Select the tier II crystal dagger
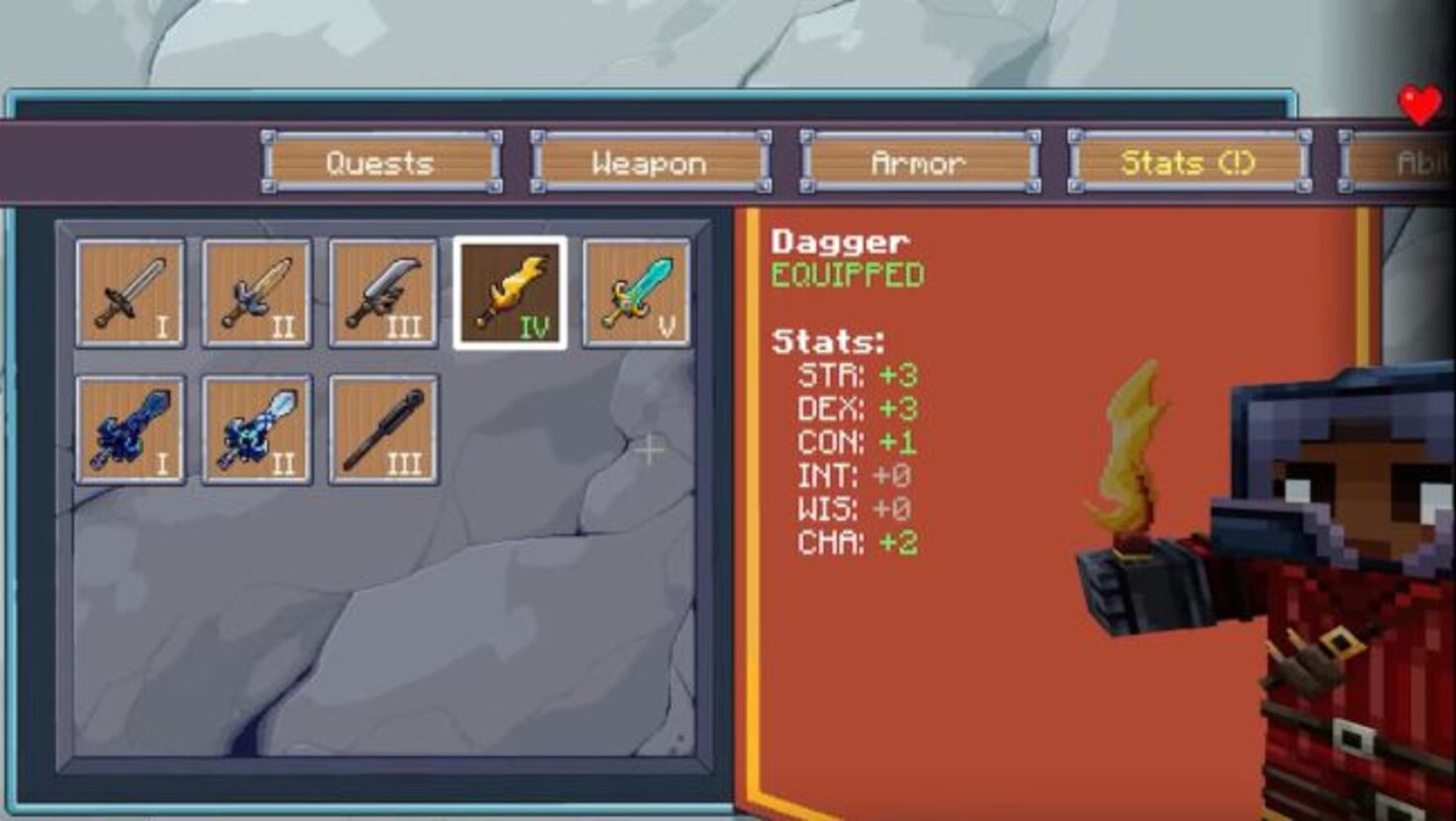The width and height of the screenshot is (1456, 821). click(258, 427)
